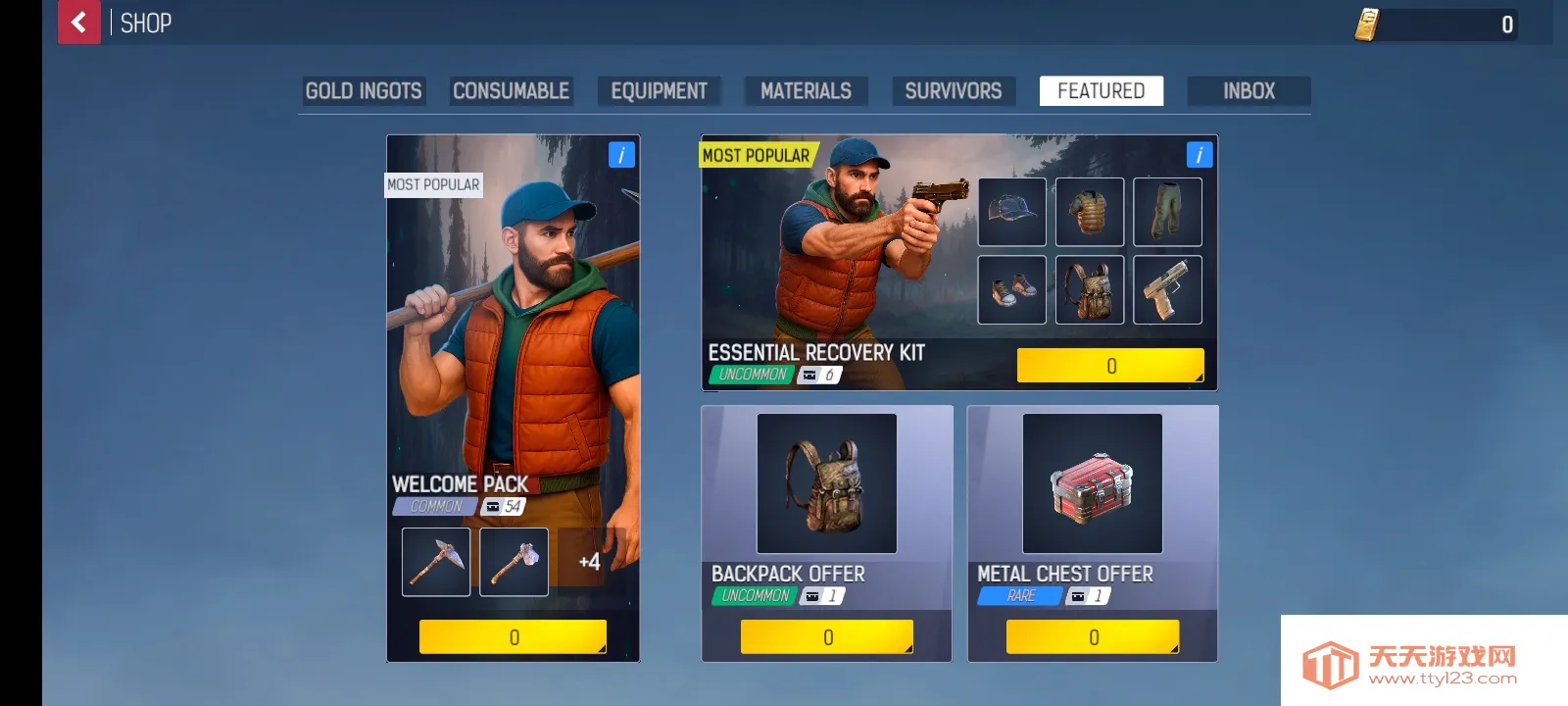Switch to the Gold Ingots tab

tap(364, 91)
